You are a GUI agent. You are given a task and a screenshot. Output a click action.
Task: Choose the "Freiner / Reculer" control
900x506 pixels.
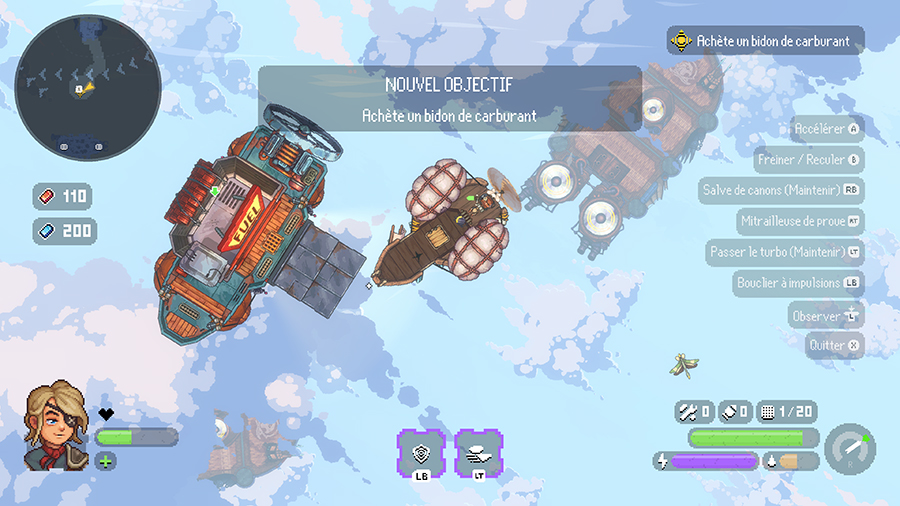(808, 160)
